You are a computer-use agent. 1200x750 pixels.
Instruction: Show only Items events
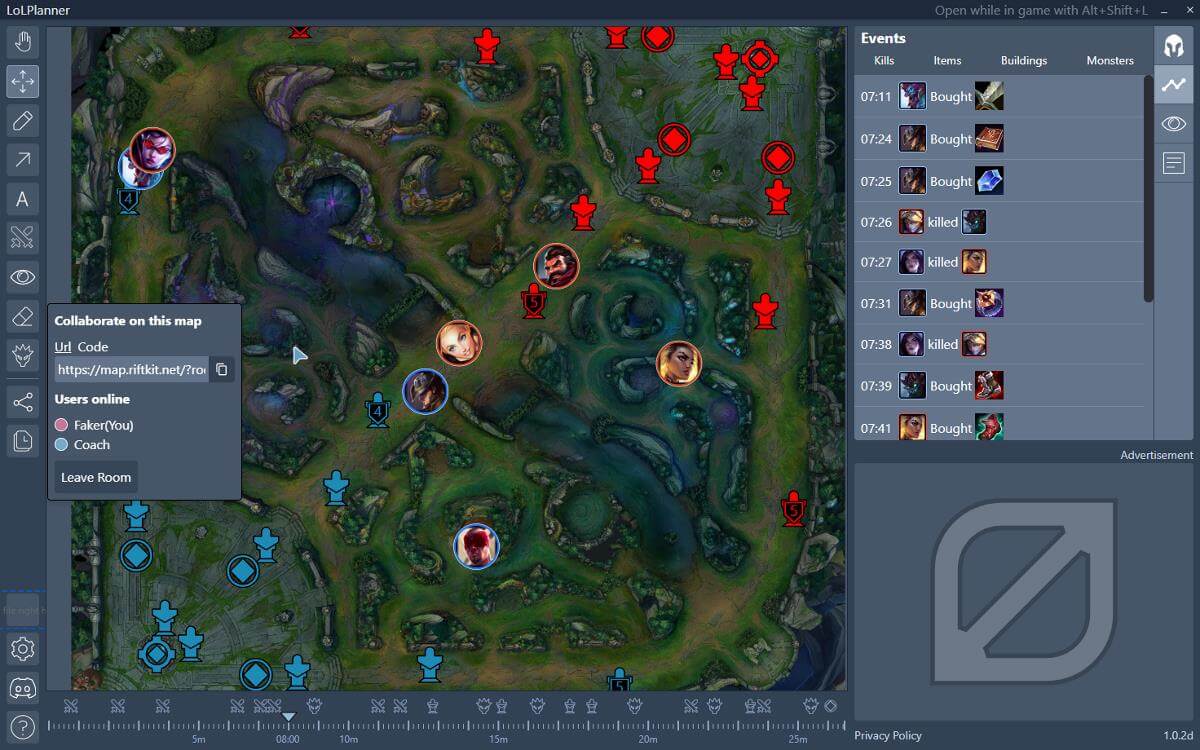(947, 61)
